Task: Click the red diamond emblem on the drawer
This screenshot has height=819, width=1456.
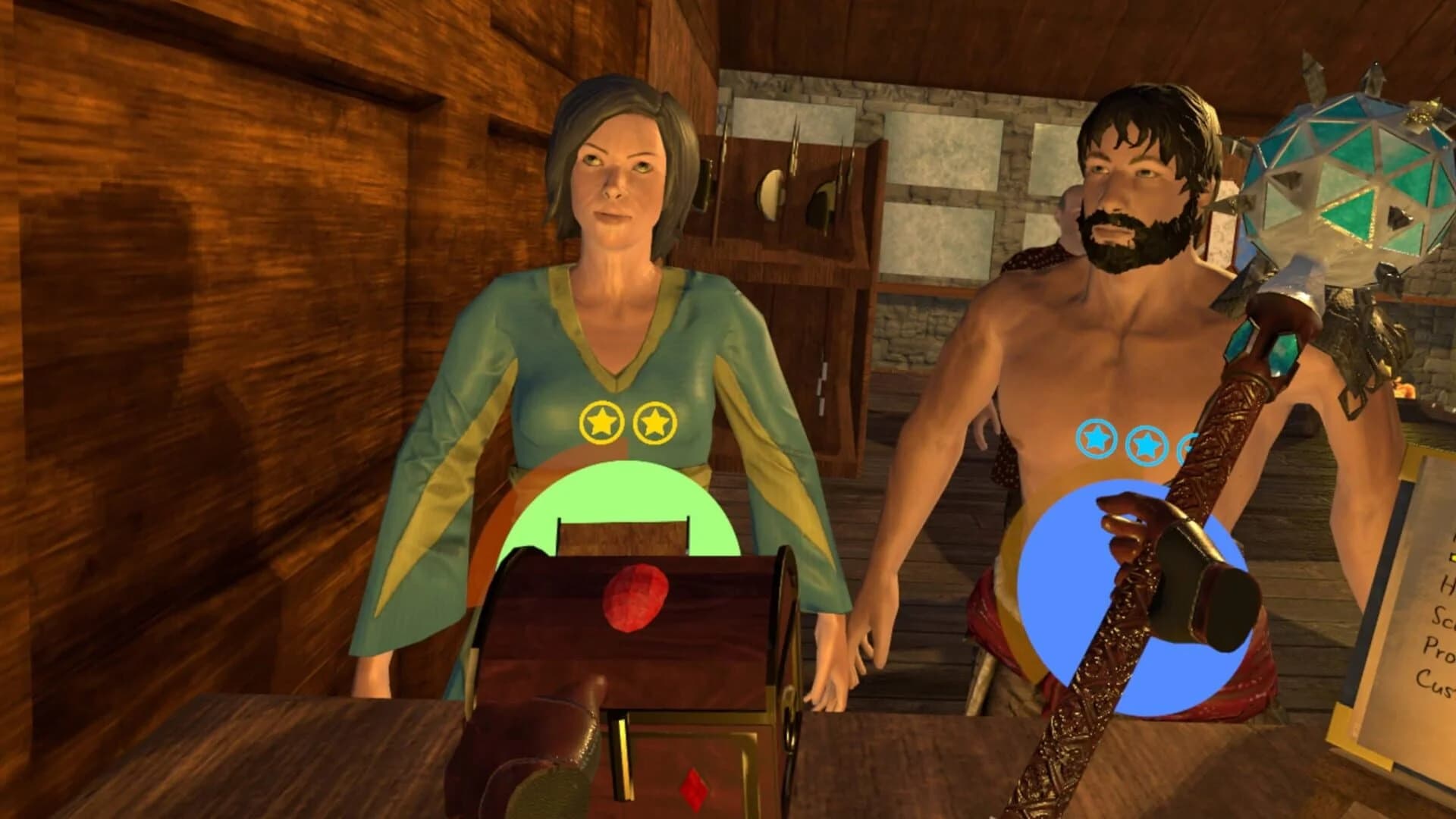Action: click(x=695, y=791)
